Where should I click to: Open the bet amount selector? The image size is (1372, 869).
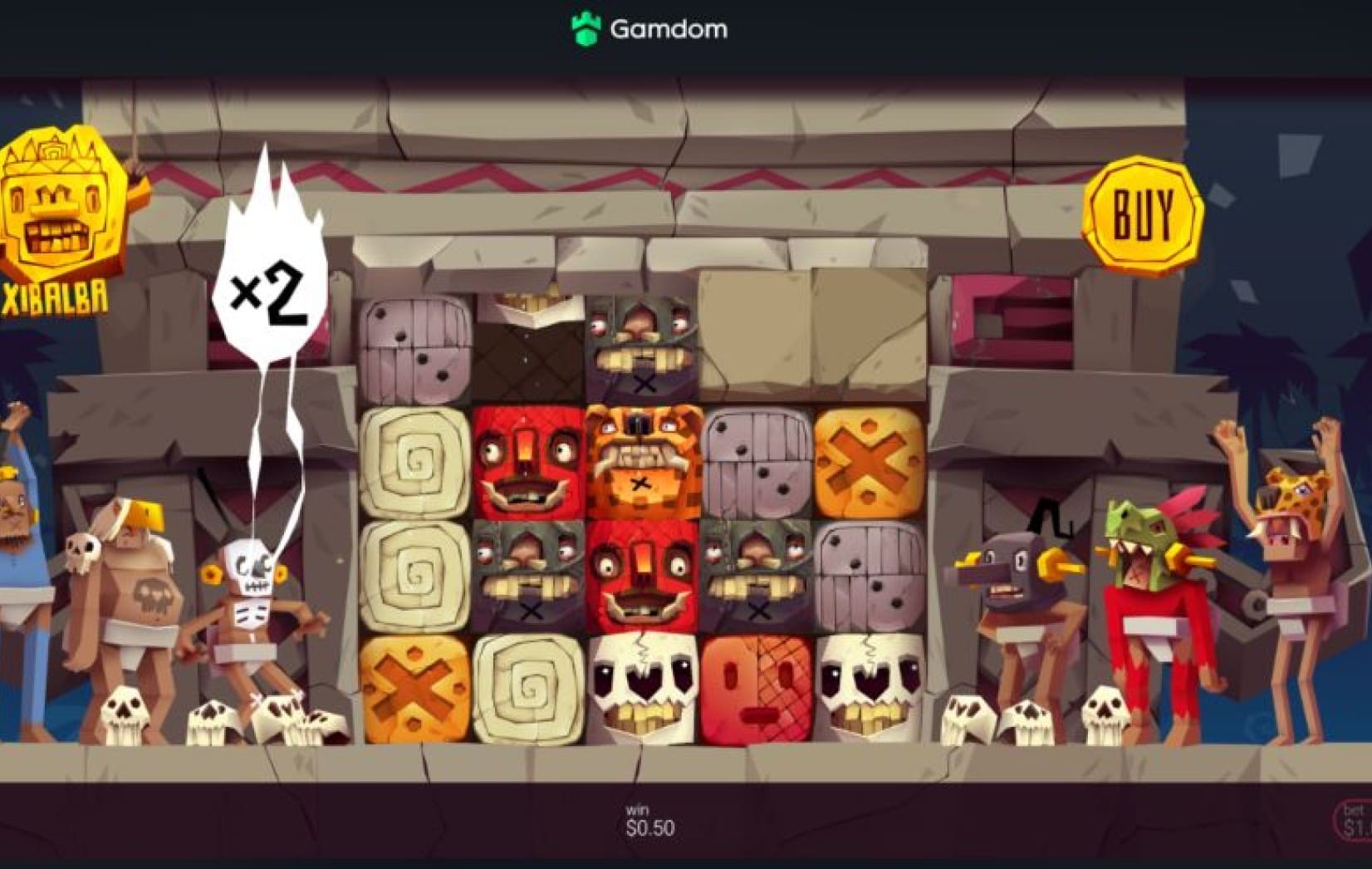coord(1354,819)
